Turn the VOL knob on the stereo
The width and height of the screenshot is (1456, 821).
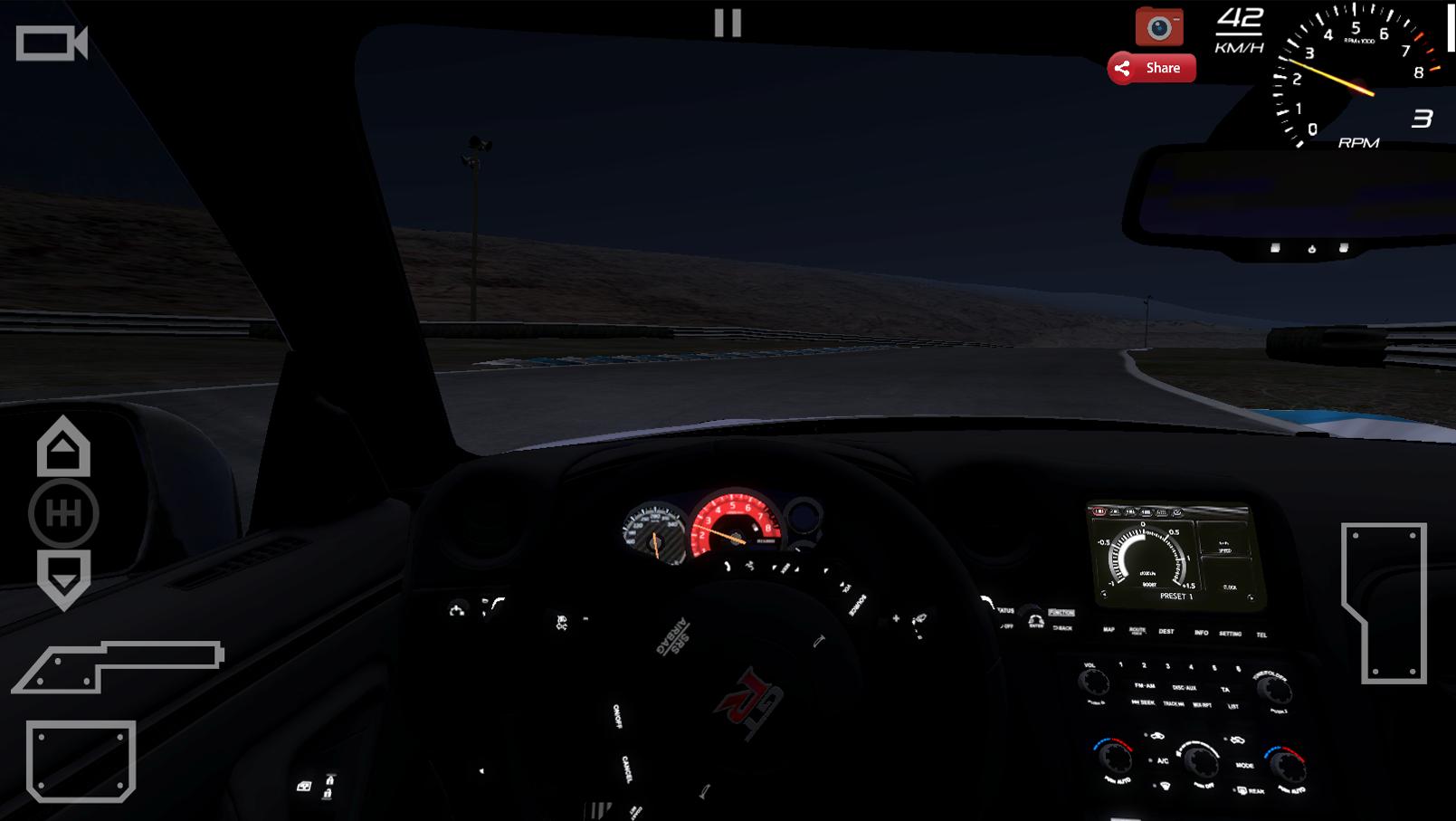(1093, 682)
